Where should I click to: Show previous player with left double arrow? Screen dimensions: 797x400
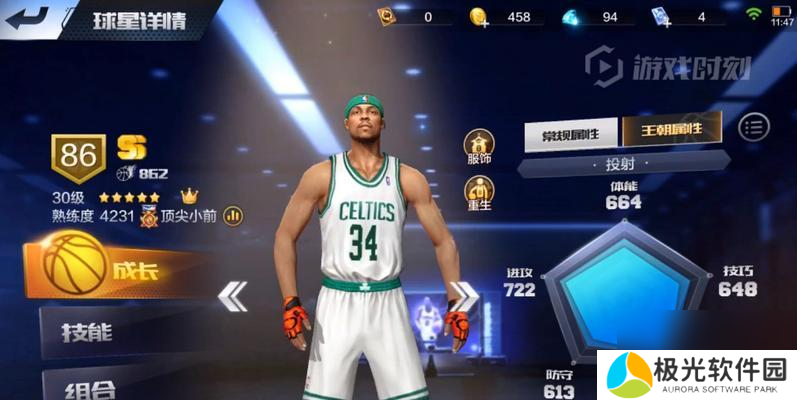233,296
